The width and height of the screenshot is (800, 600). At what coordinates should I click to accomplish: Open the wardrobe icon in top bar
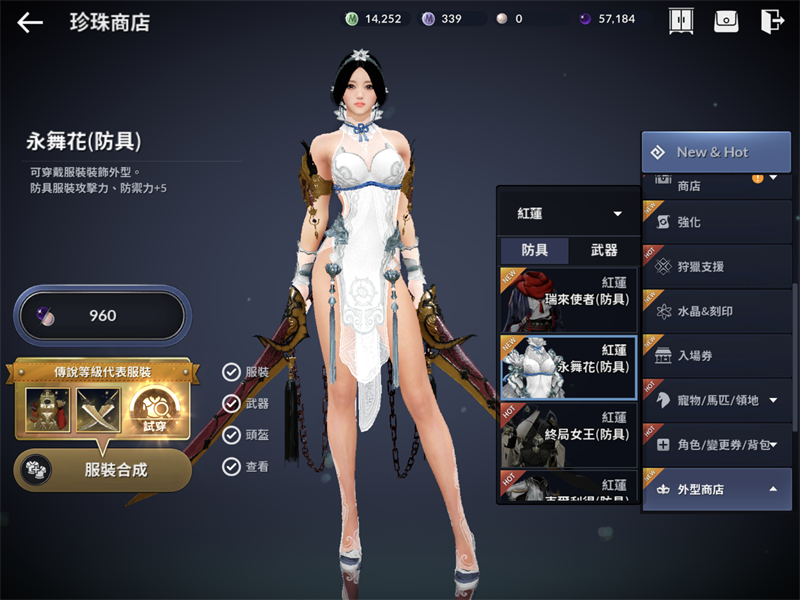tap(681, 21)
